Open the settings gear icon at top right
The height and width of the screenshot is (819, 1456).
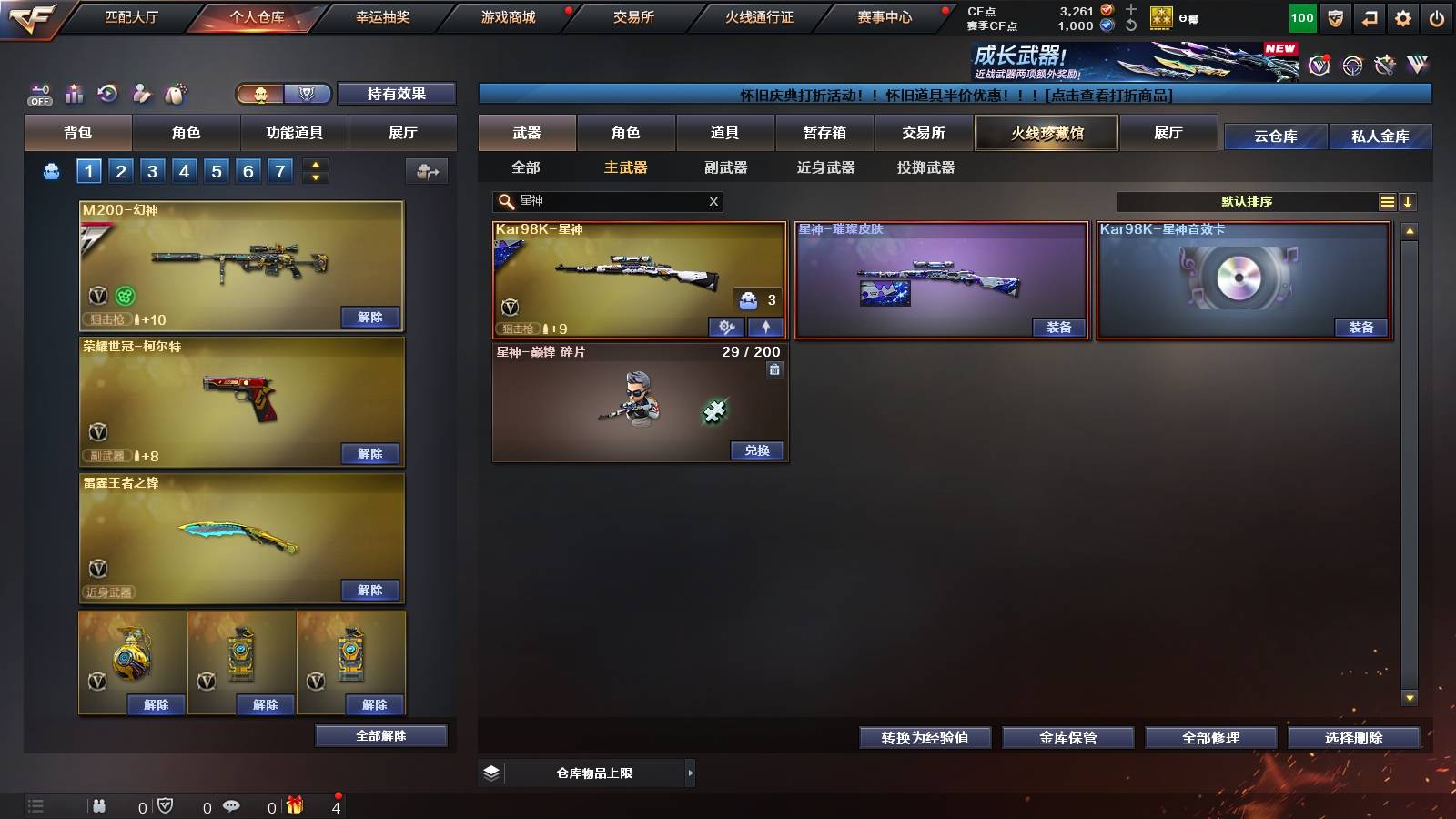1403,16
